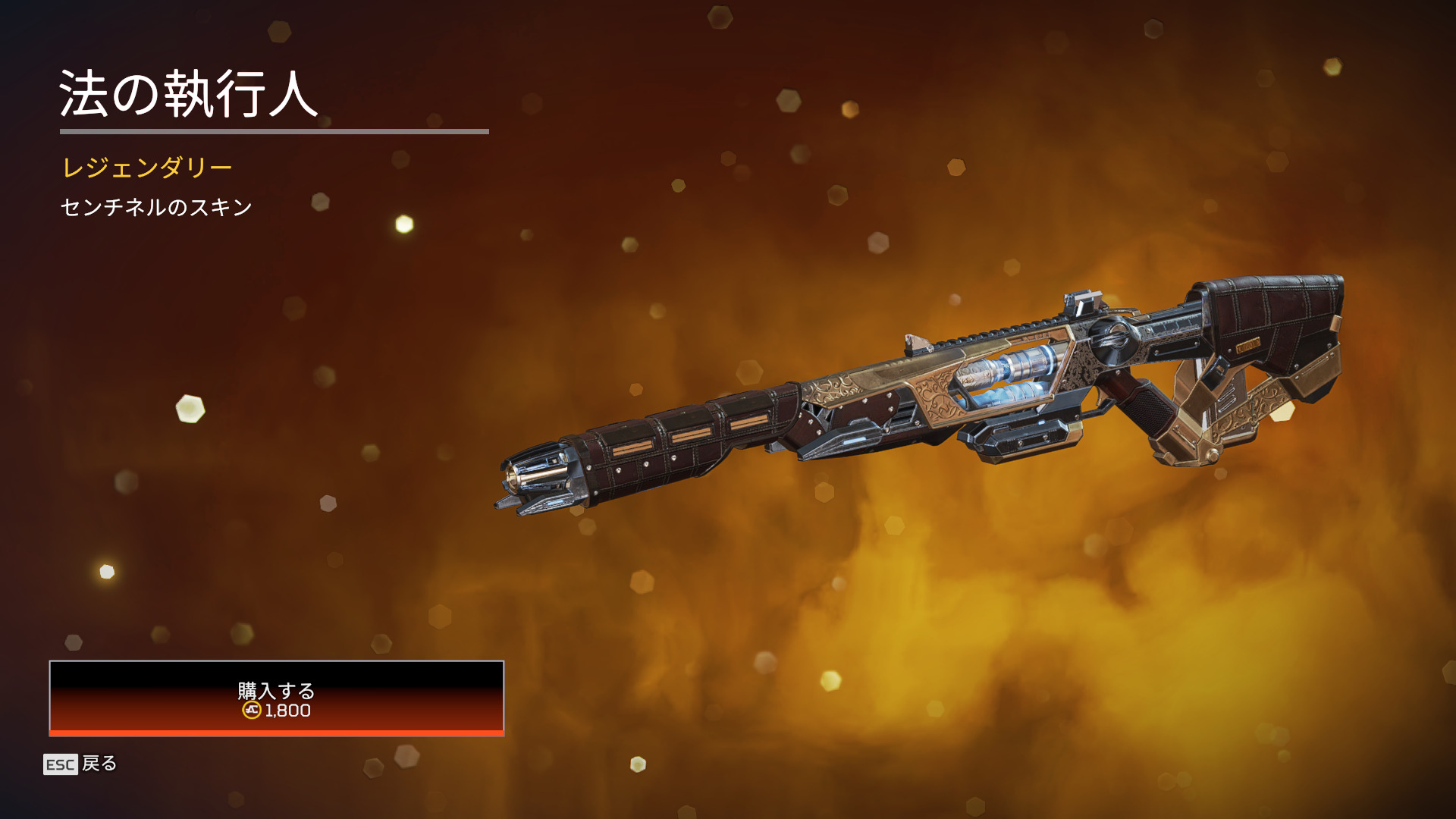Screen dimensions: 1456x819
Task: Purchase the skin for 1,800 coins
Action: pos(276,698)
